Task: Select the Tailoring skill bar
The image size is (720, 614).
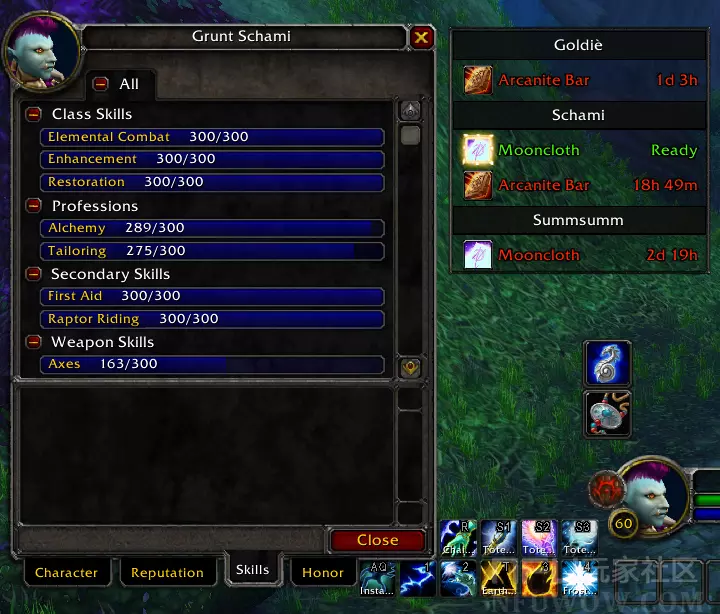Action: click(212, 251)
